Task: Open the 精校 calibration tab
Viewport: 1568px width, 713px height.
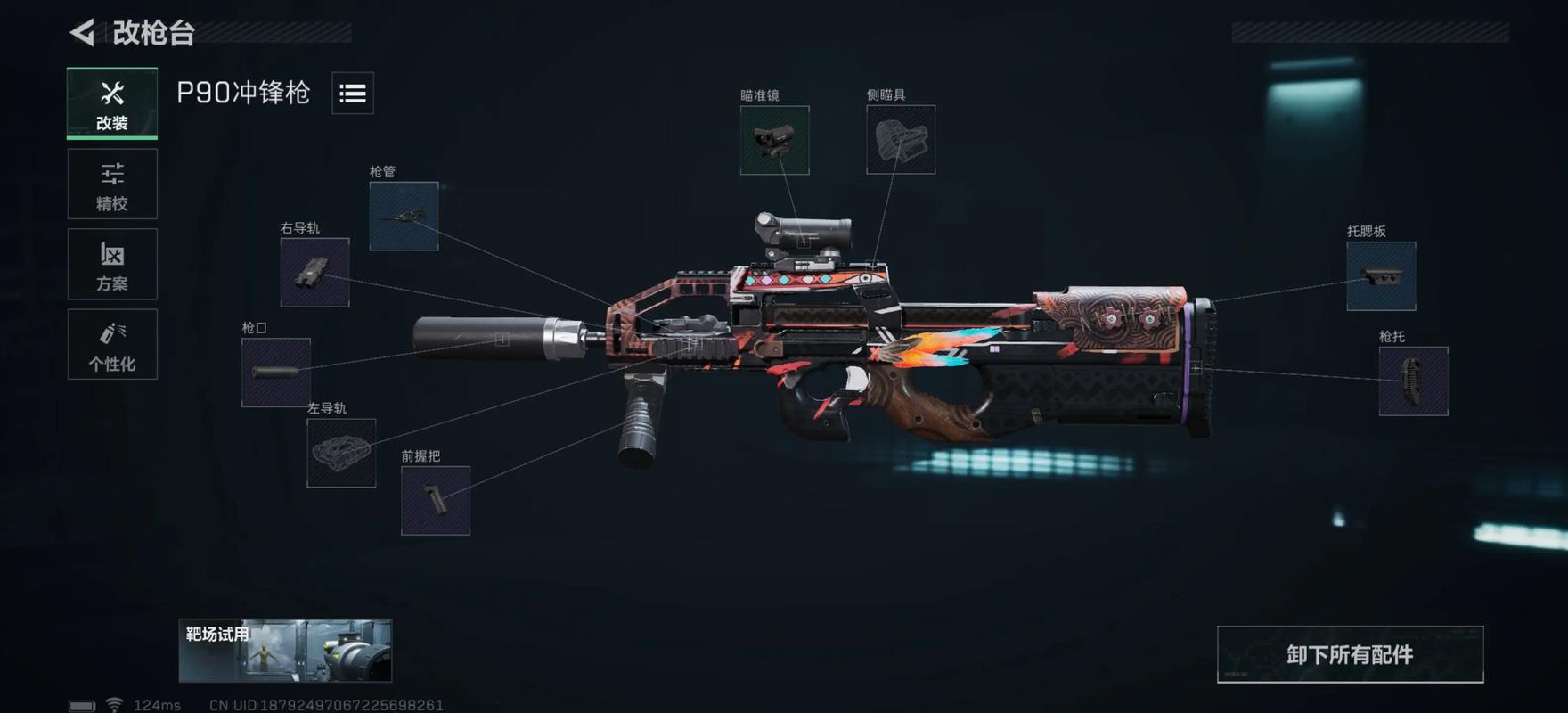Action: pos(112,184)
